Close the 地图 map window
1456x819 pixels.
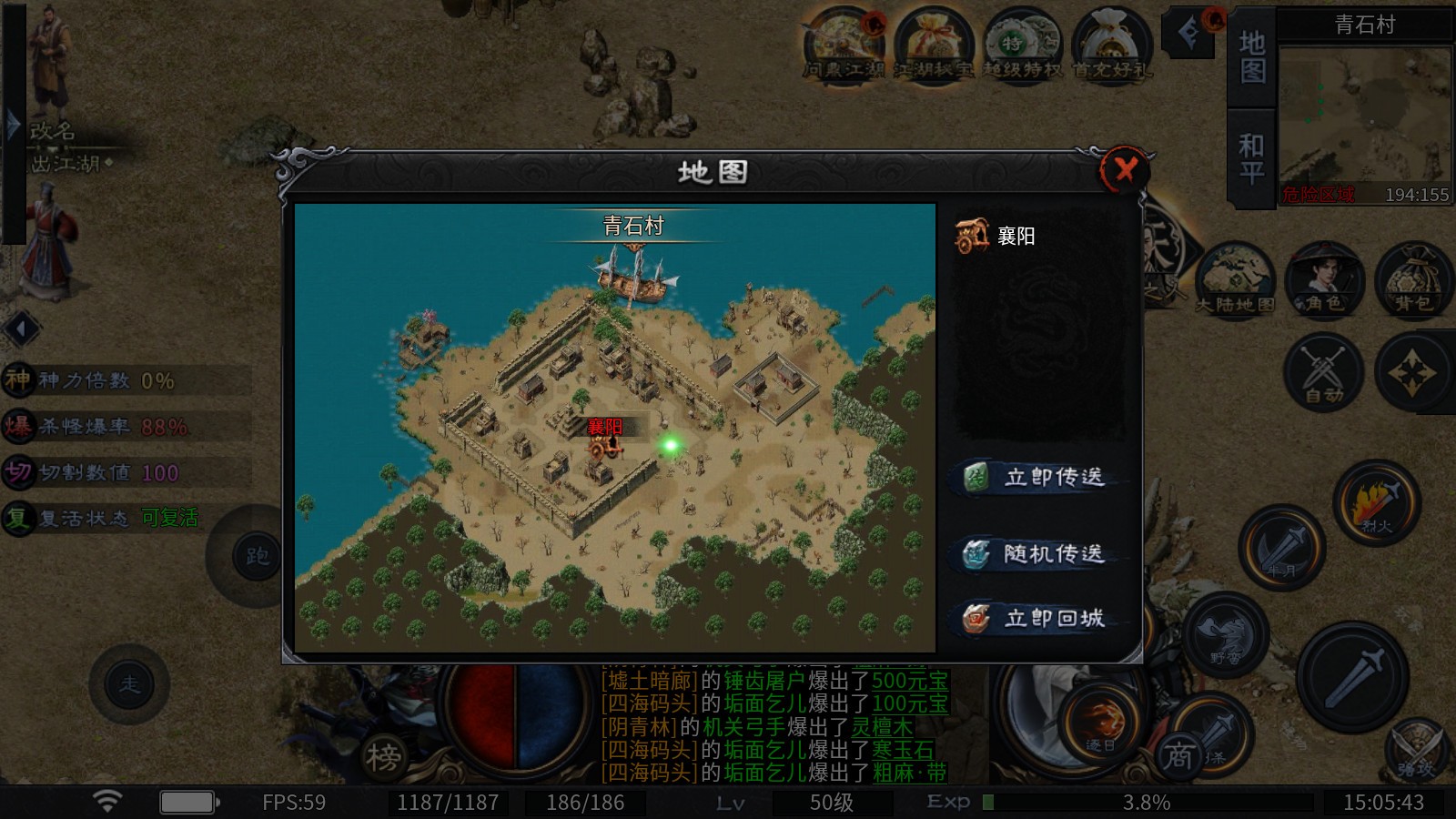pos(1125,169)
